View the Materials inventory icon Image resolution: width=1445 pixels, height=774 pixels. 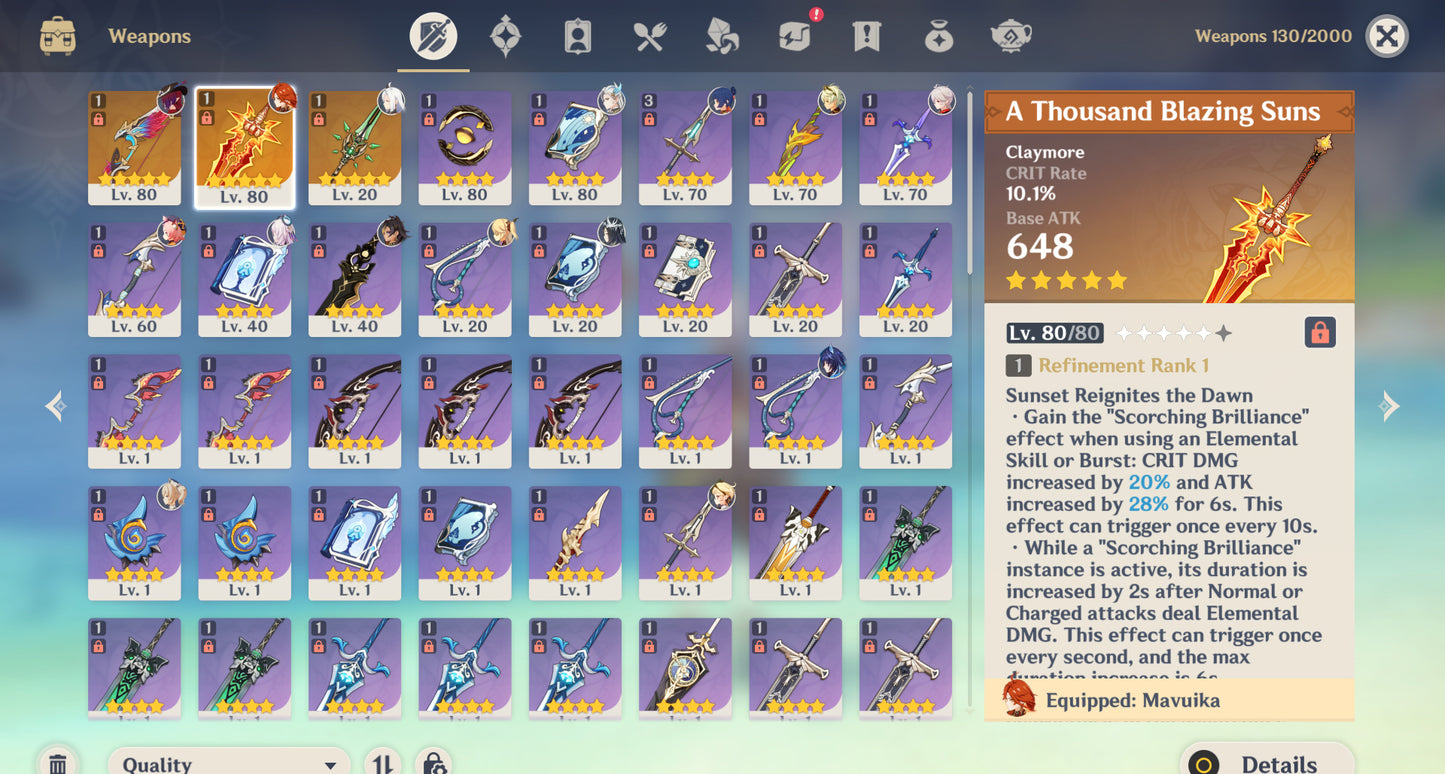[x=720, y=36]
